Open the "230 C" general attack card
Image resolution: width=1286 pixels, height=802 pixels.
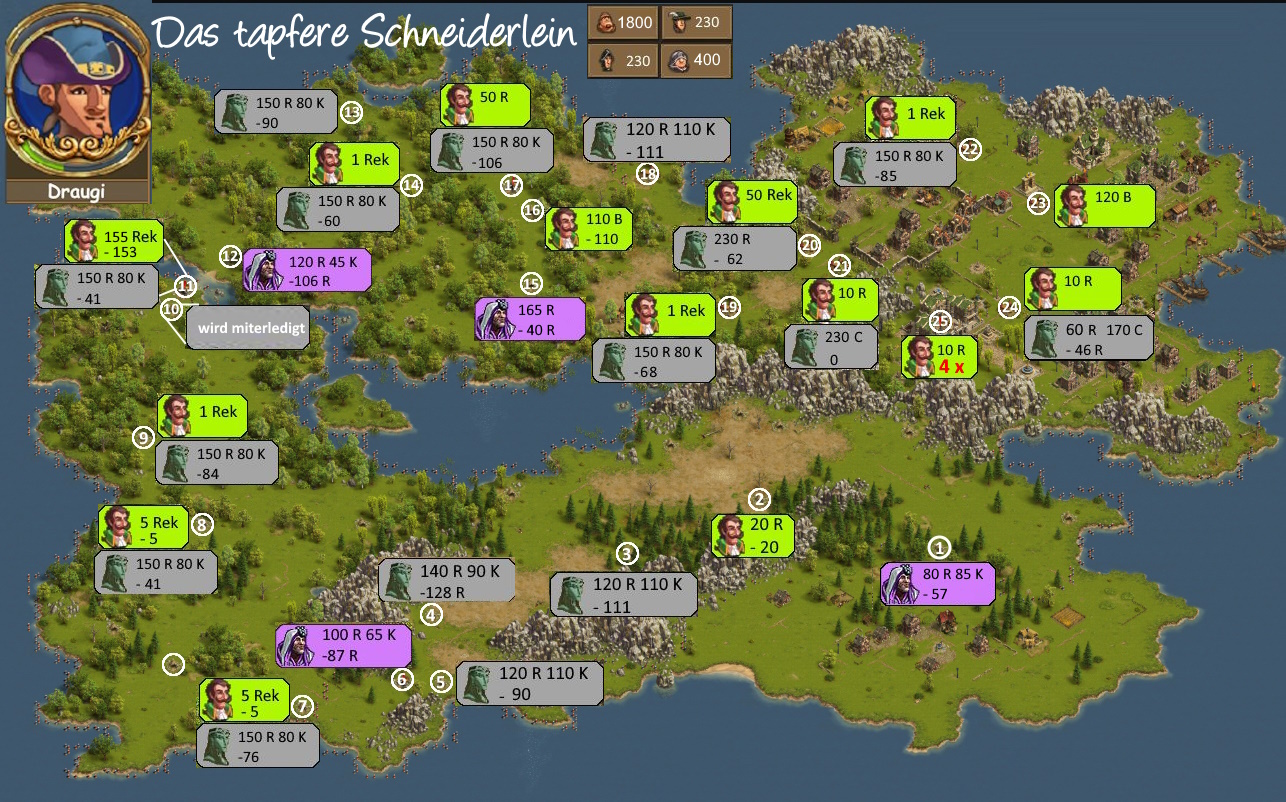point(831,346)
